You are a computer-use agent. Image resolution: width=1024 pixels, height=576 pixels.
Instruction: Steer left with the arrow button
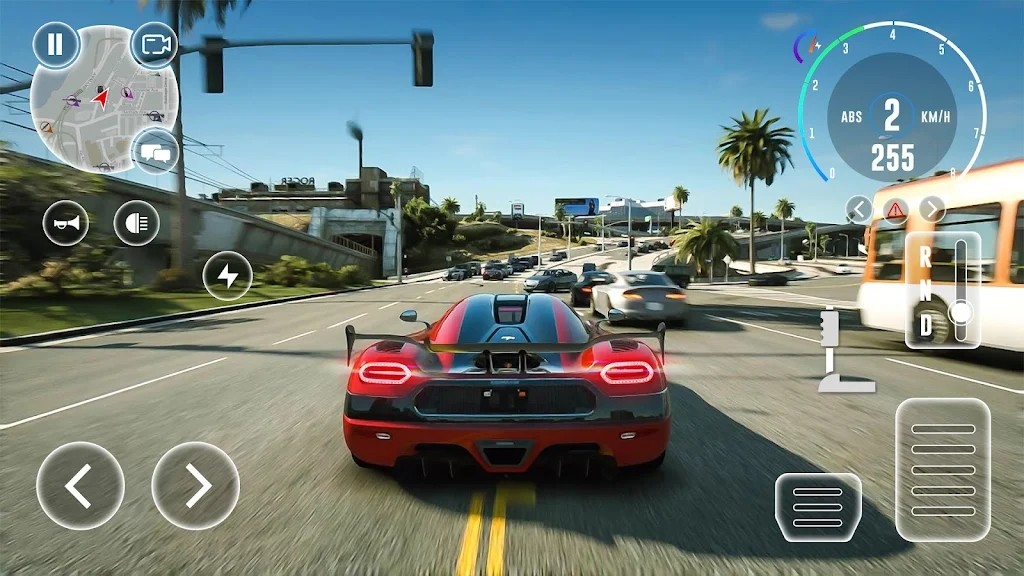[x=80, y=486]
